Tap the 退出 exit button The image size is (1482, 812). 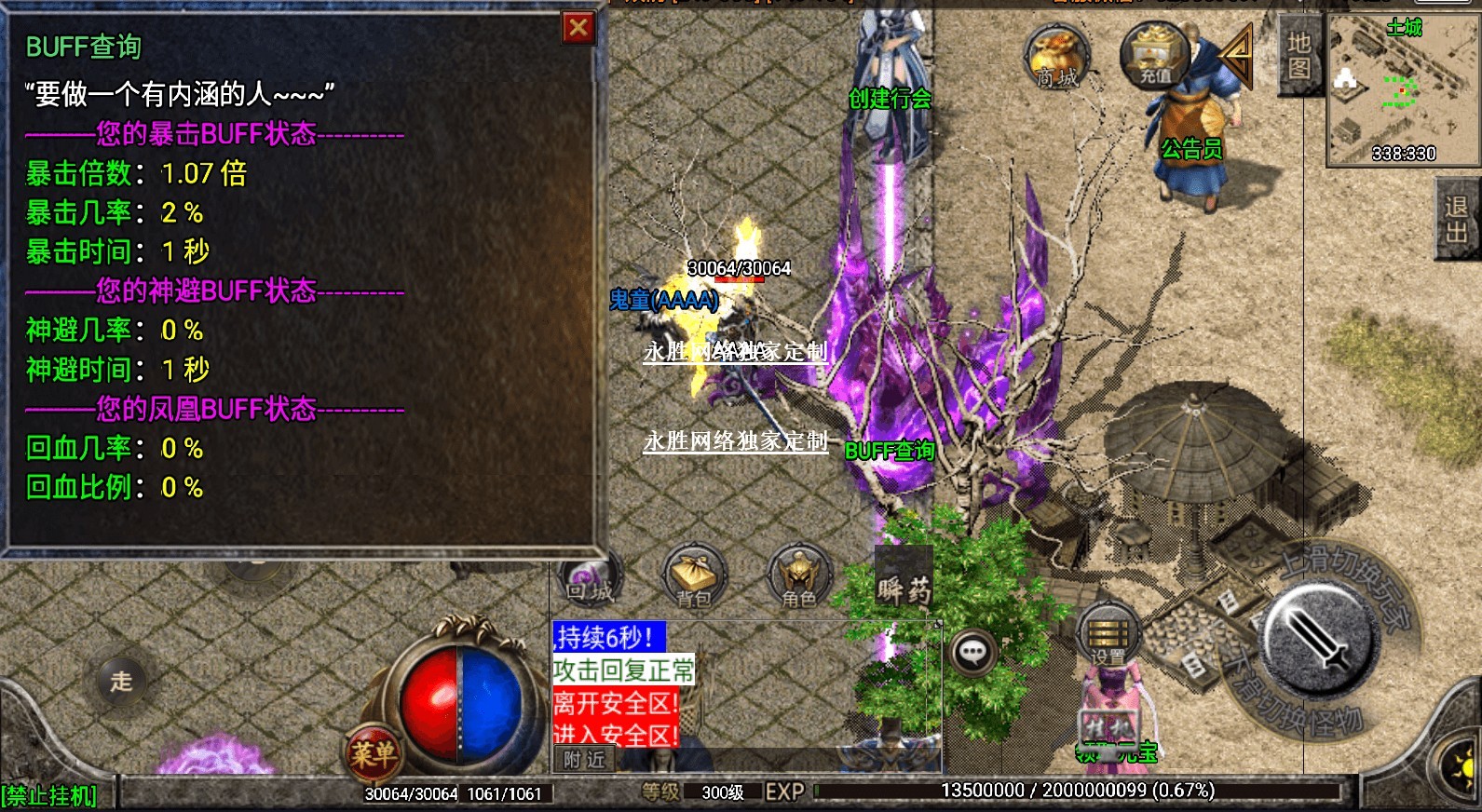coord(1456,219)
